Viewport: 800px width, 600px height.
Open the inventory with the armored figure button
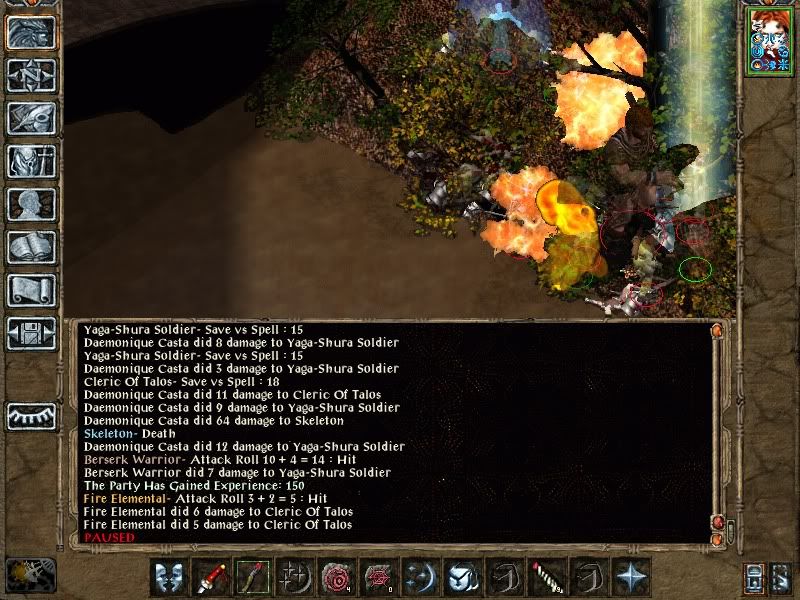31,161
